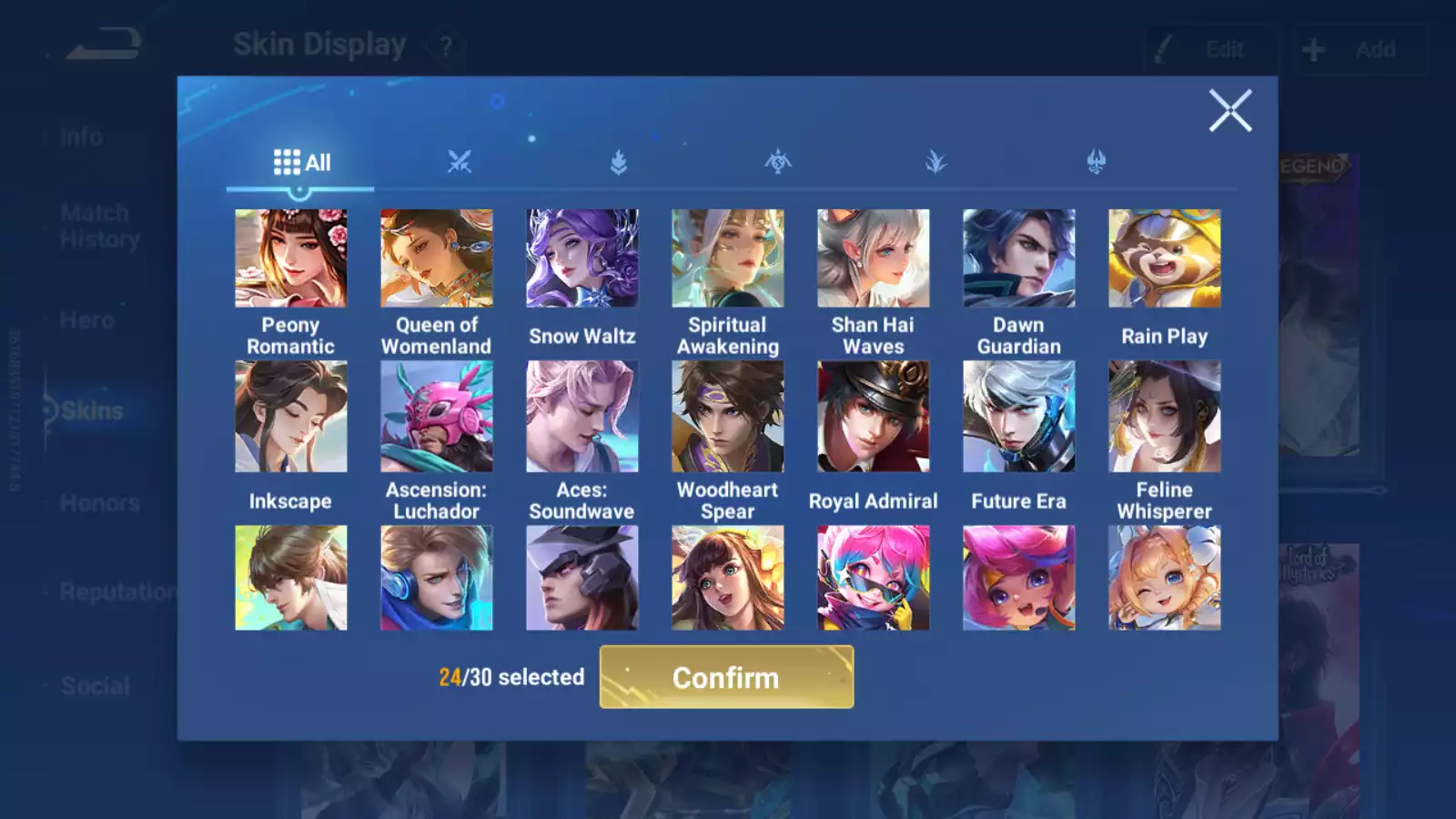1456x819 pixels.
Task: Choose the Queen of Womenland skin
Action: click(x=437, y=258)
